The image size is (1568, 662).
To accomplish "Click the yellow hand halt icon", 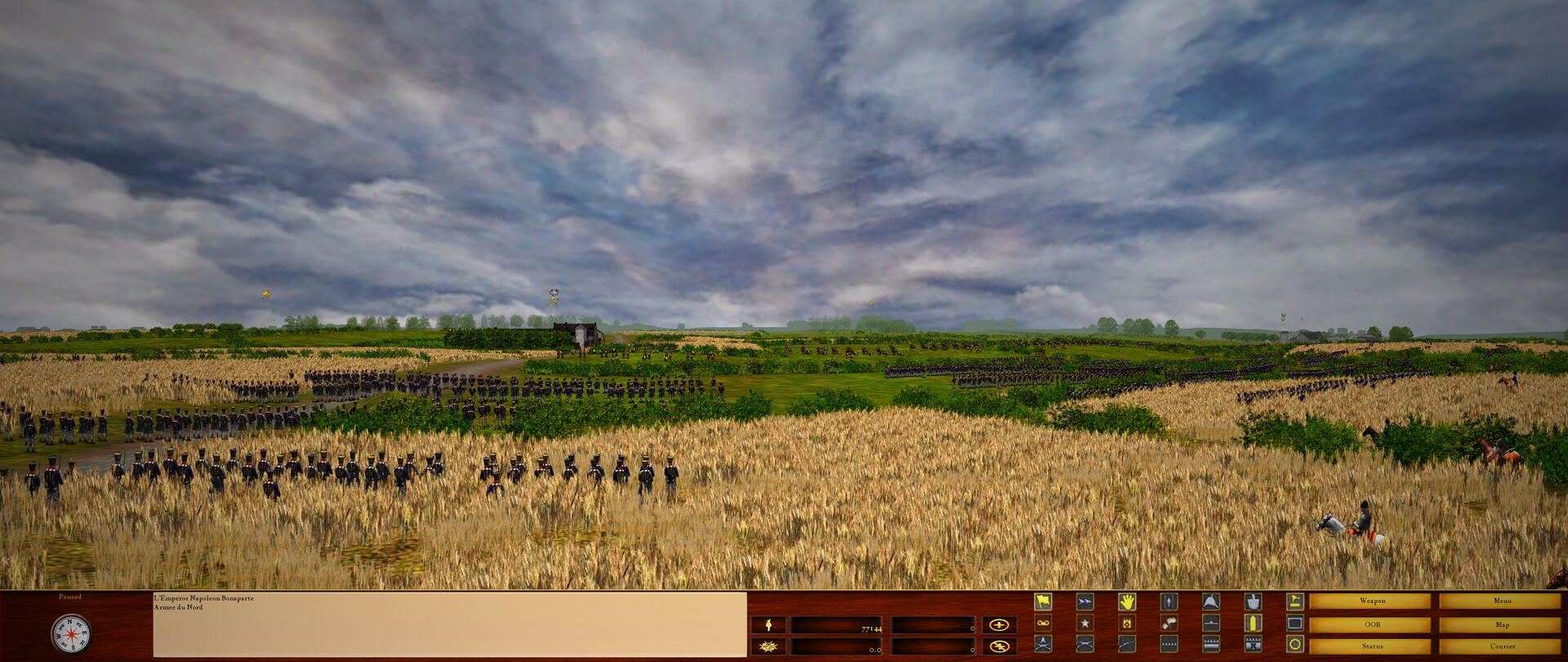I will [1127, 601].
